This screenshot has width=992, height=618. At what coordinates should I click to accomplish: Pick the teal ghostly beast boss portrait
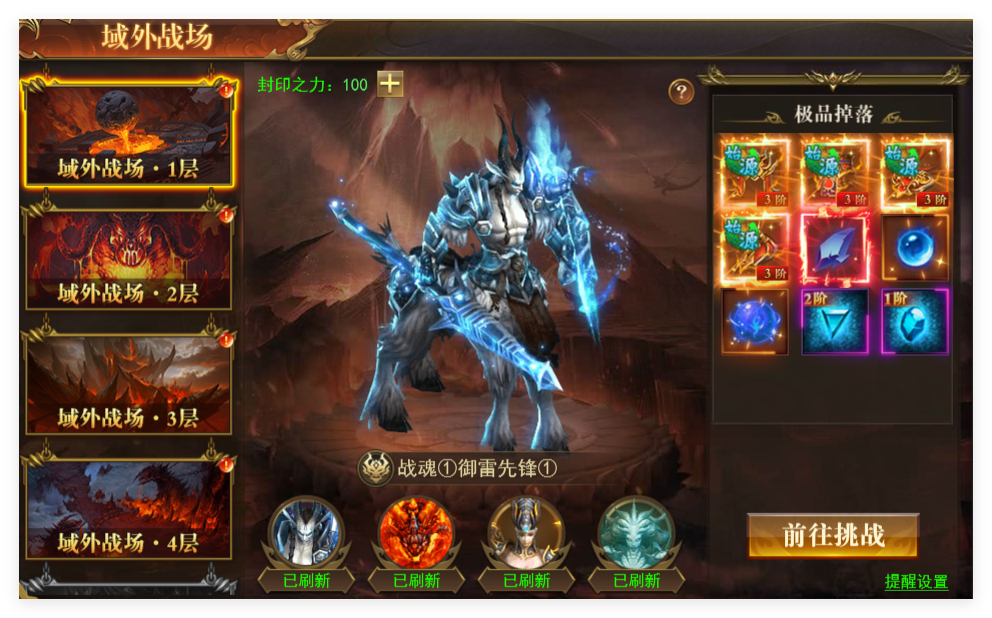(635, 532)
